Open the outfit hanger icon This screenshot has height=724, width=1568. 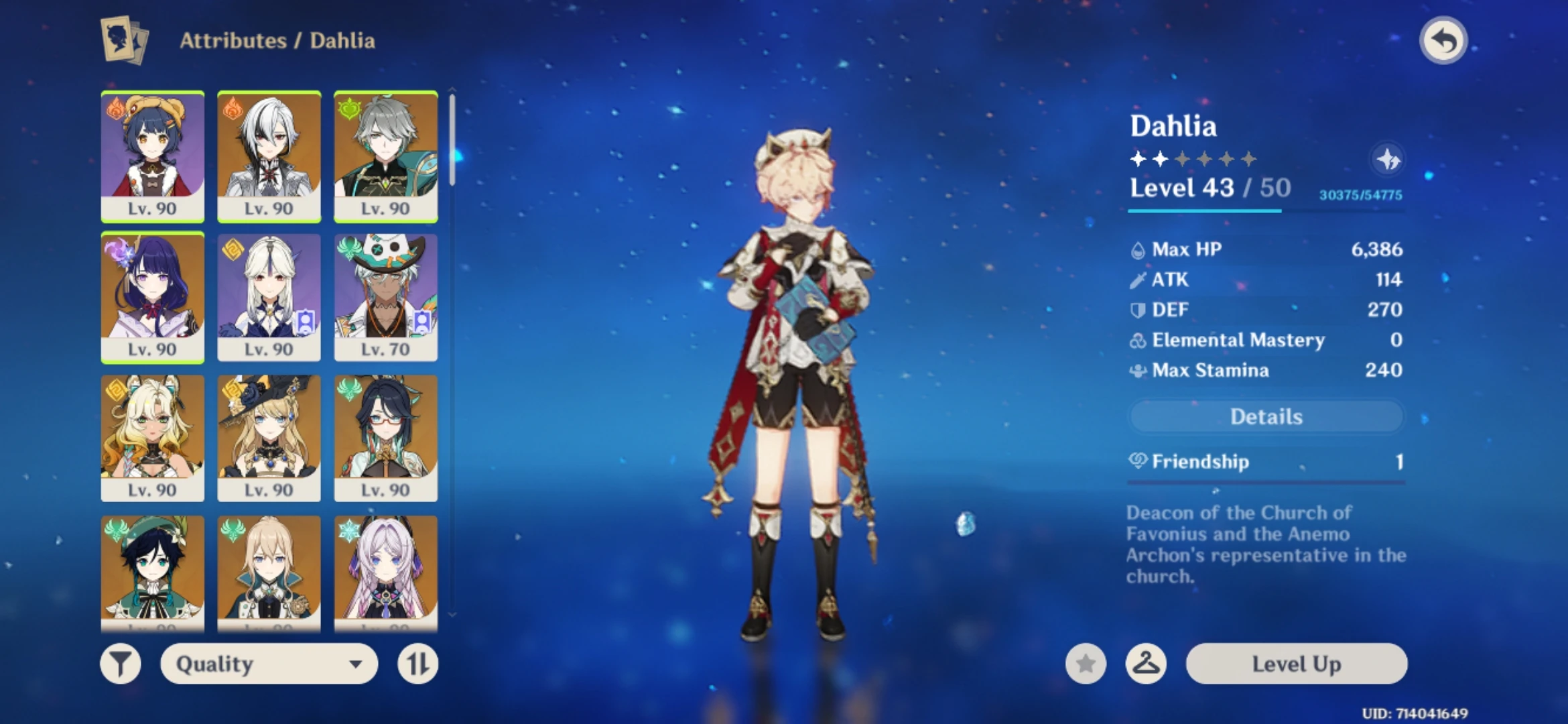[x=1147, y=664]
